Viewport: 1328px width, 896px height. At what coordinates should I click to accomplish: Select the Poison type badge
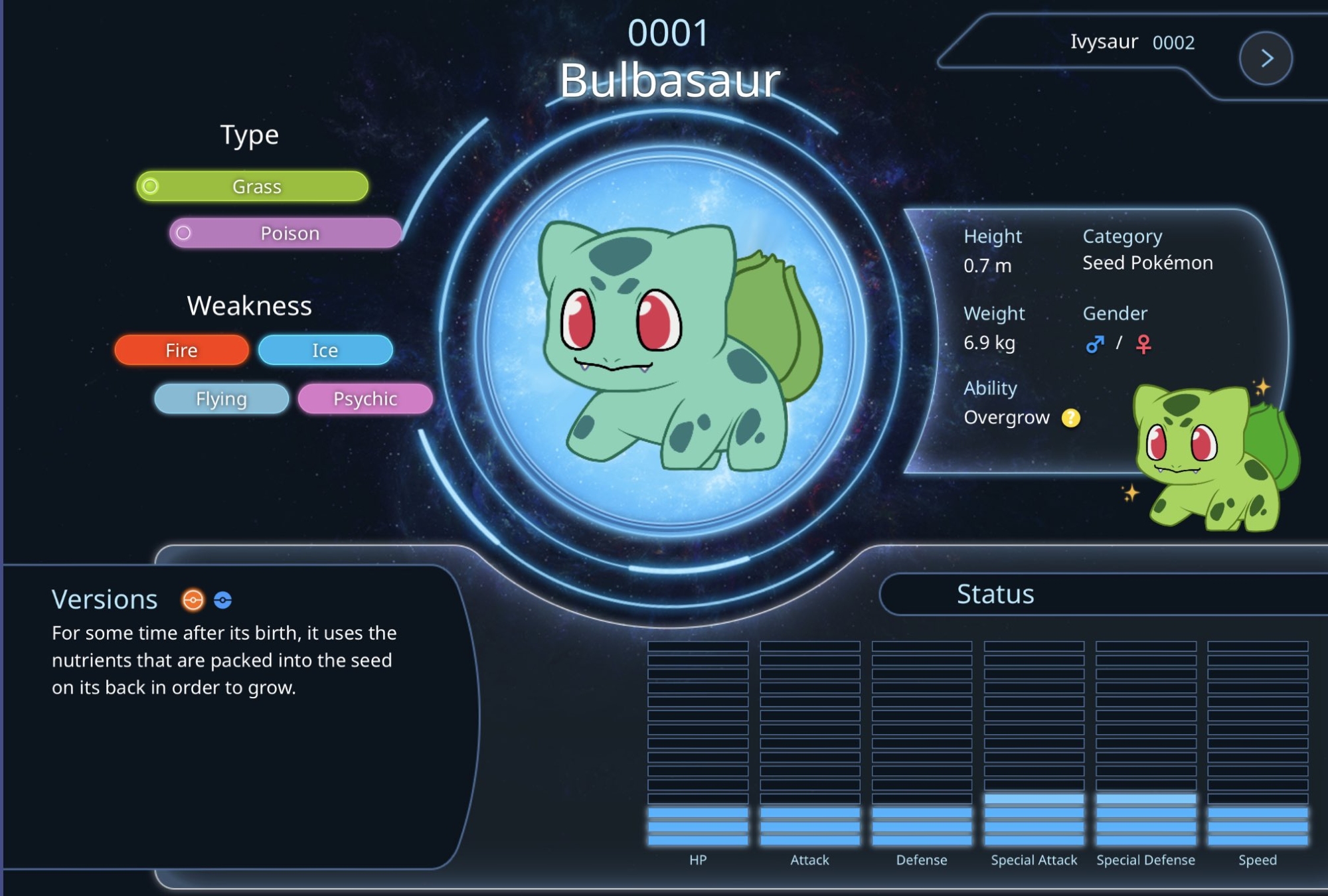[286, 234]
